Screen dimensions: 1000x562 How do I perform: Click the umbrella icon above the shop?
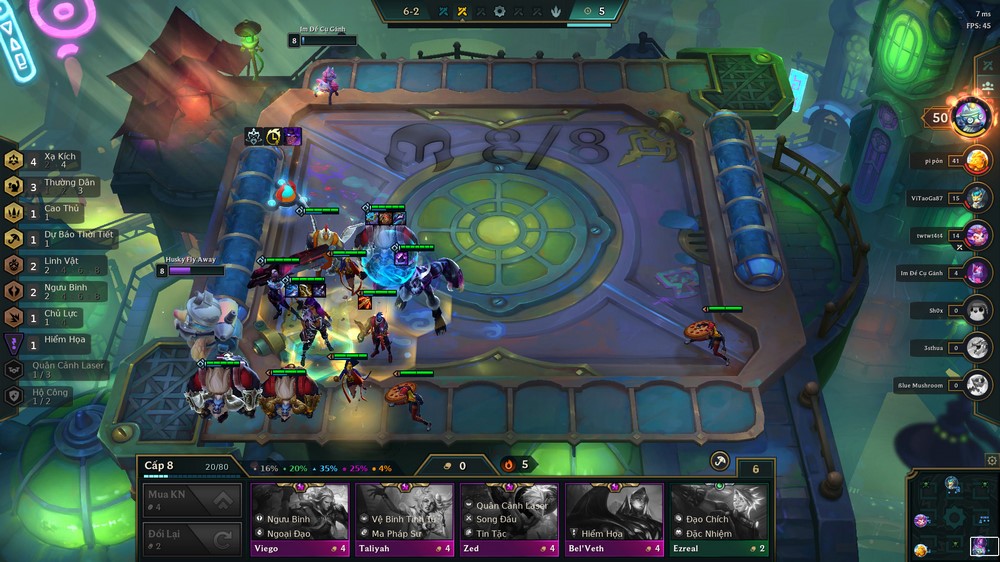point(719,461)
